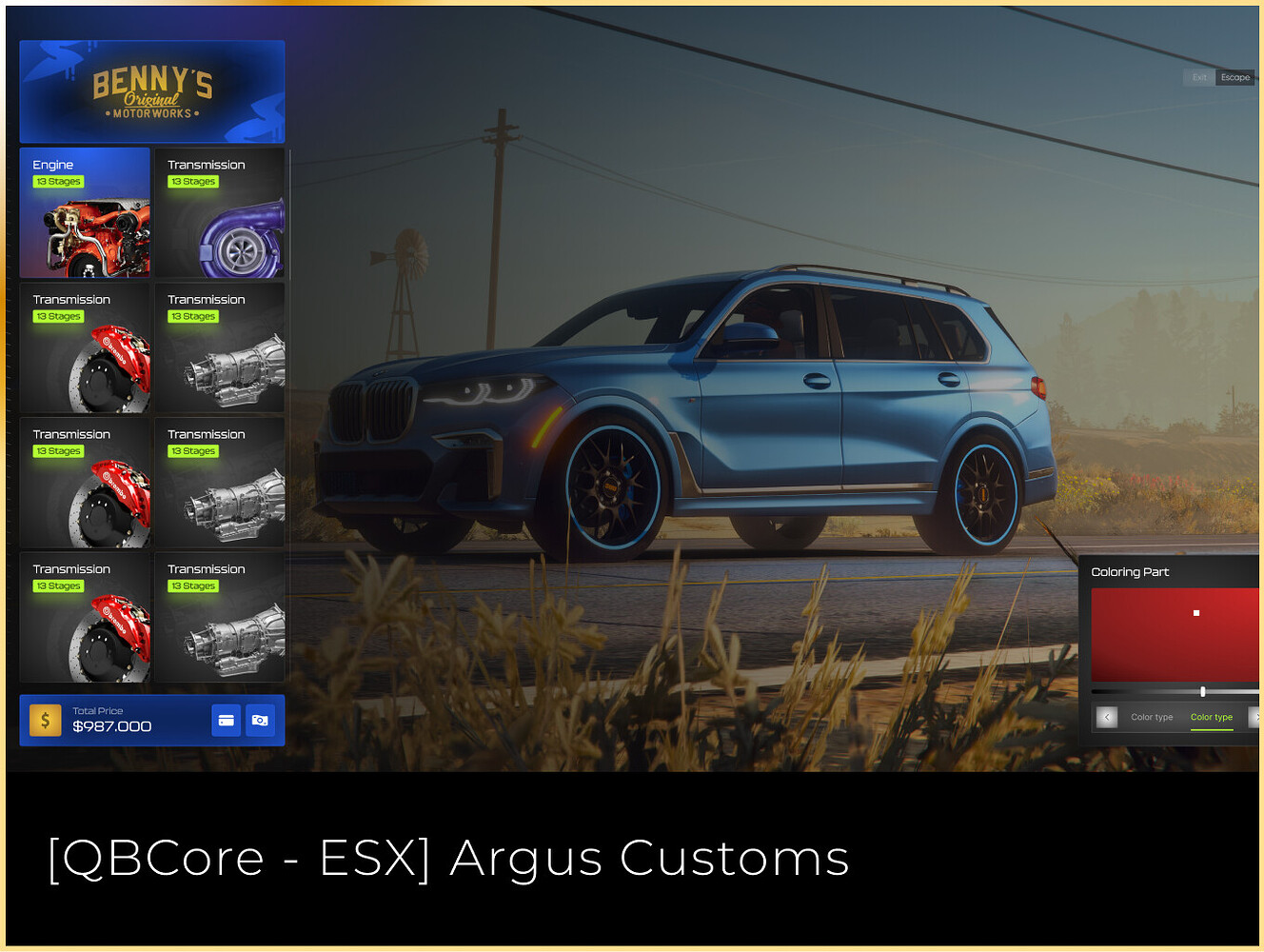Toggle the 13 Stages badge on Engine
Image resolution: width=1264 pixels, height=952 pixels.
coord(57,181)
